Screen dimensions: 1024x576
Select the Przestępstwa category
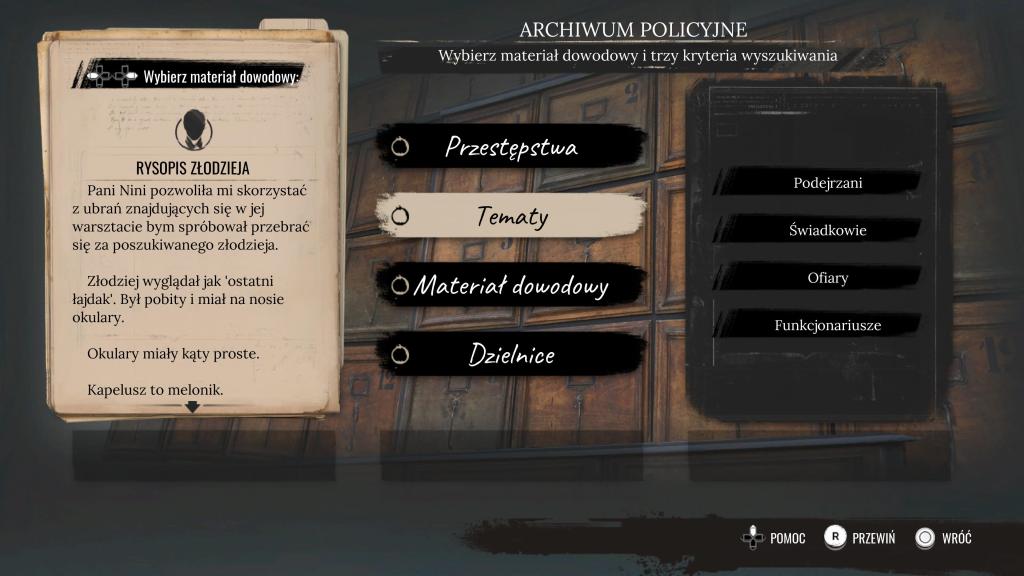(511, 147)
